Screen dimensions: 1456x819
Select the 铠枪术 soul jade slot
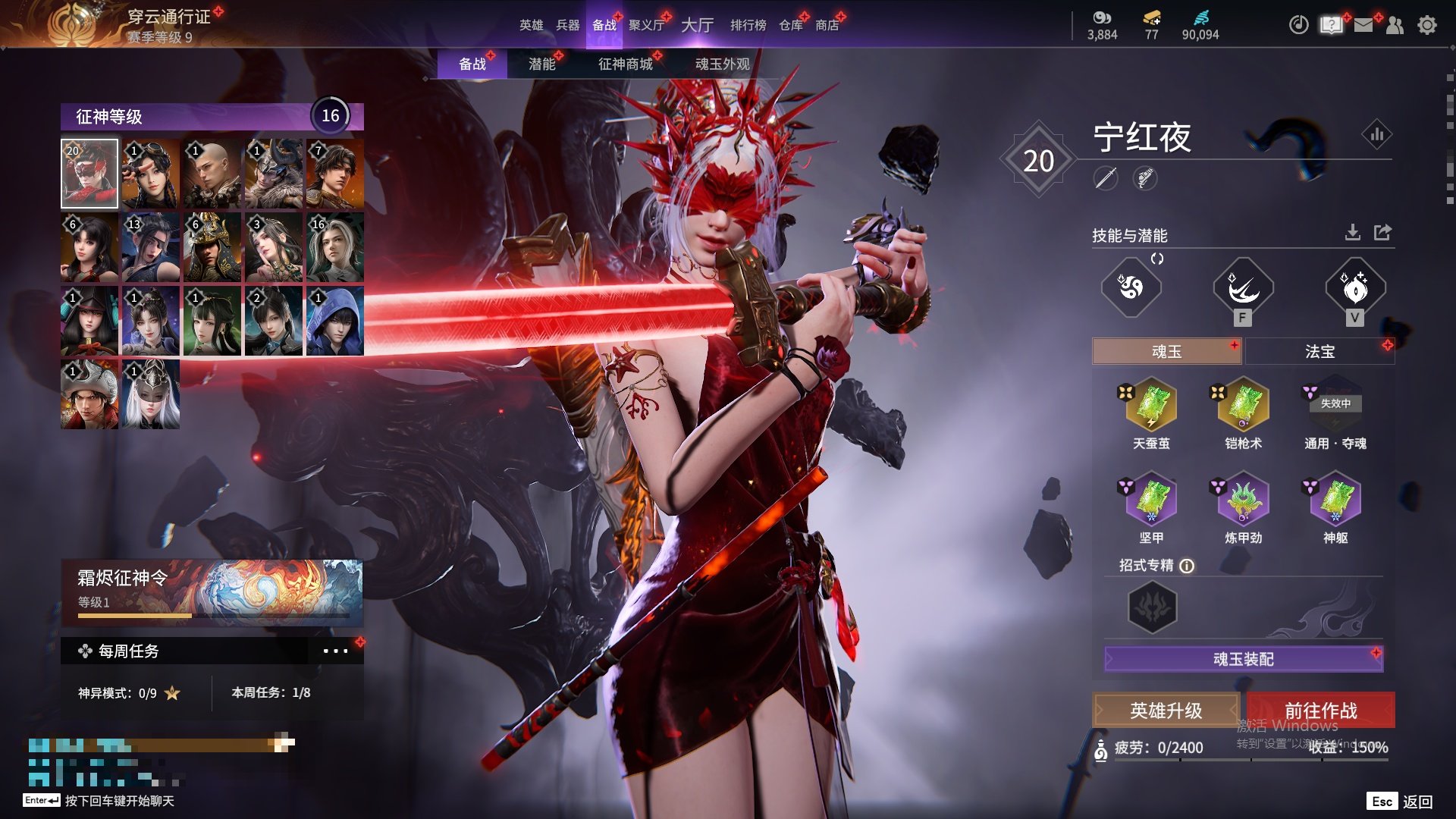point(1243,405)
